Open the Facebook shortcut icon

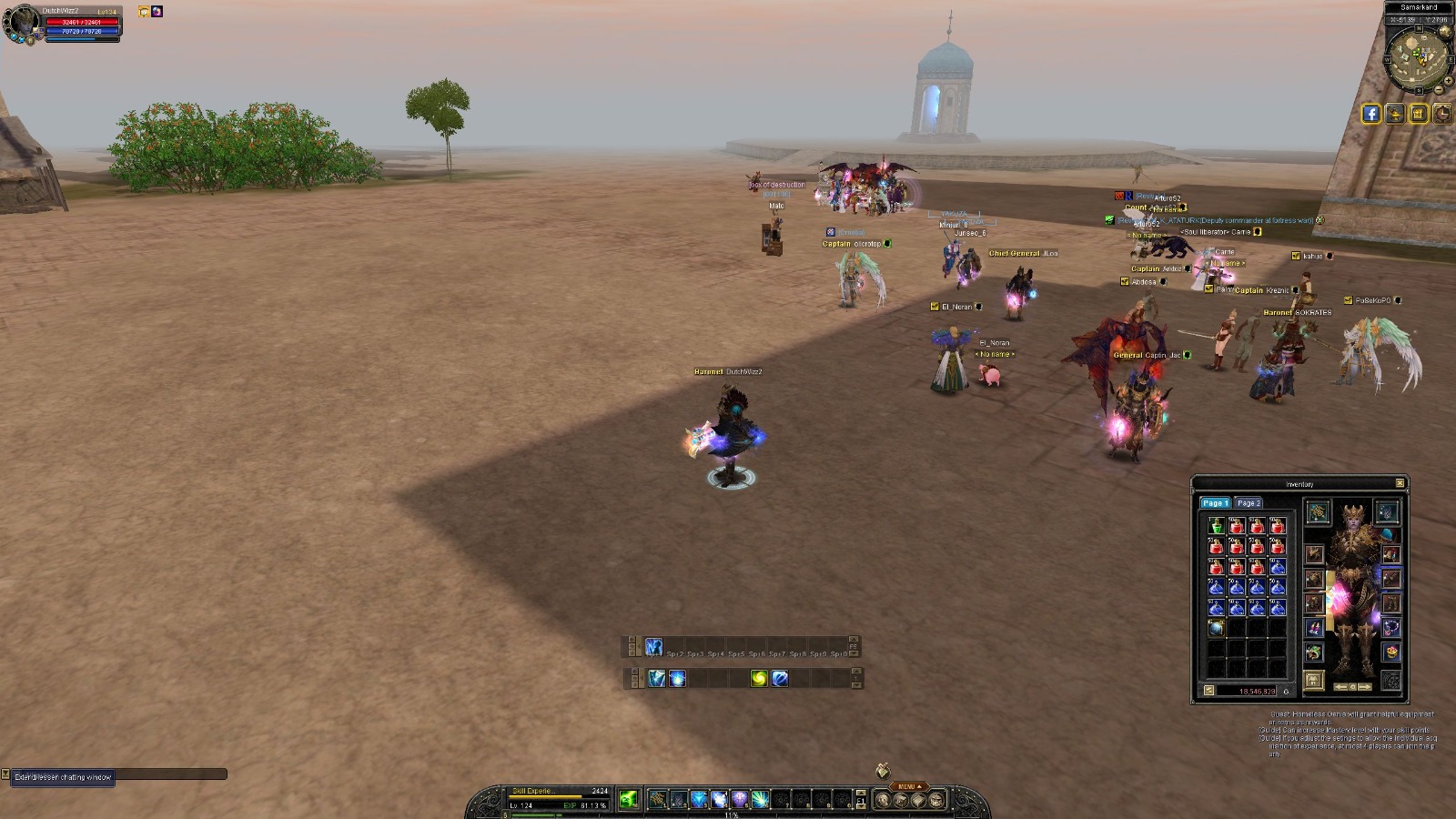(x=1370, y=114)
